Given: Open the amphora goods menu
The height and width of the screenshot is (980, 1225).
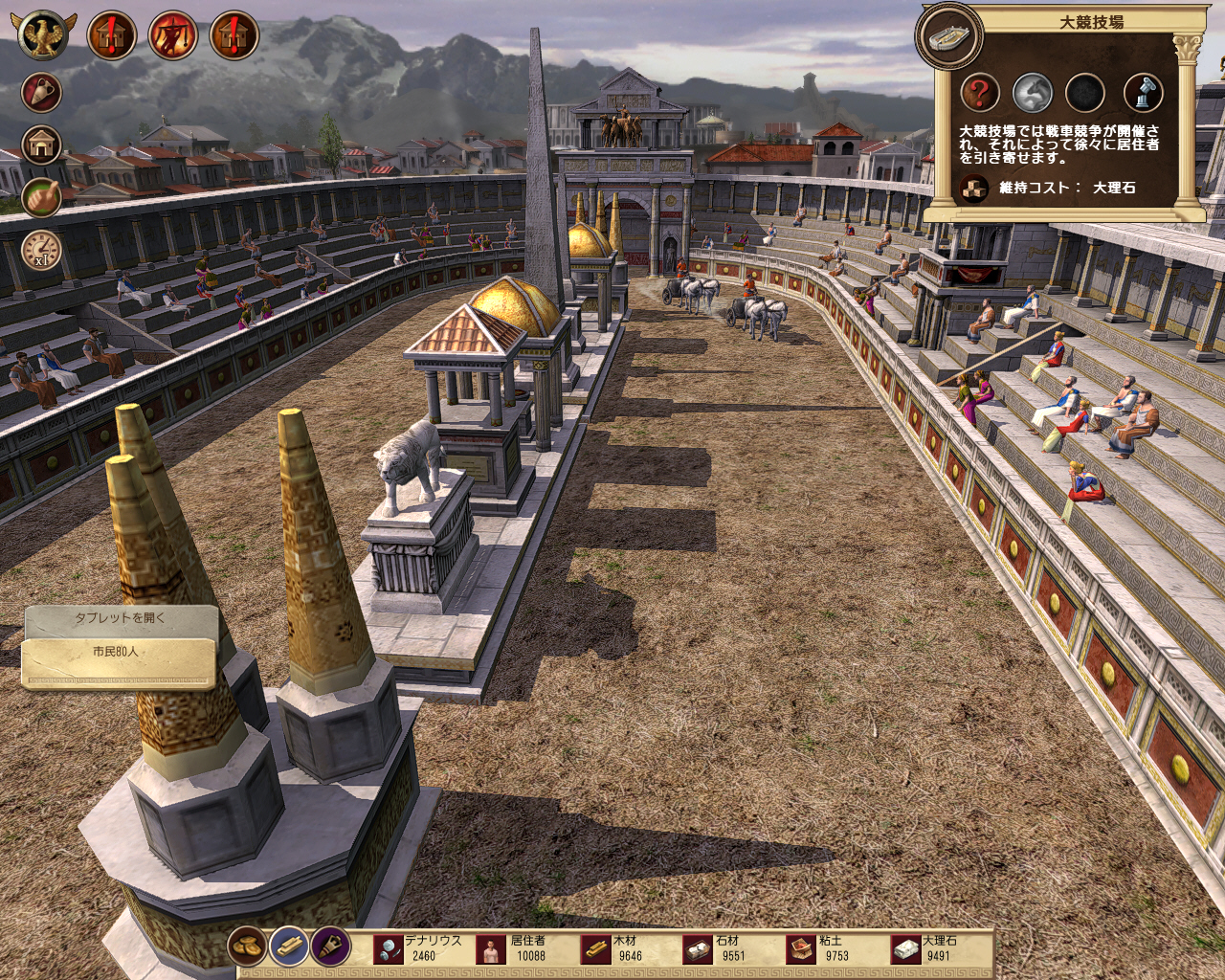Looking at the screenshot, I should point(41,93).
